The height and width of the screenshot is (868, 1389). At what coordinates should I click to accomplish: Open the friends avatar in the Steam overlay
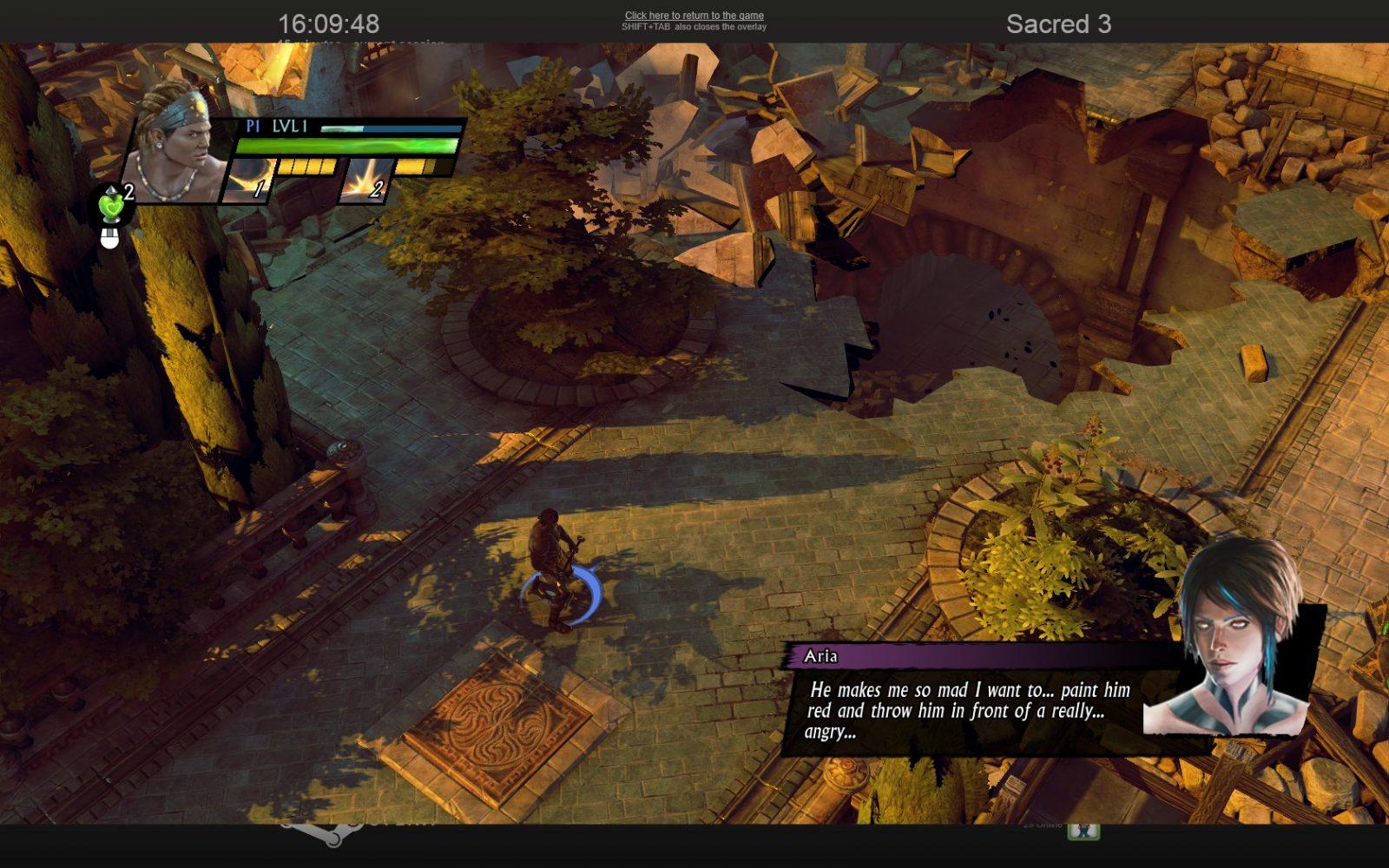point(1083,830)
